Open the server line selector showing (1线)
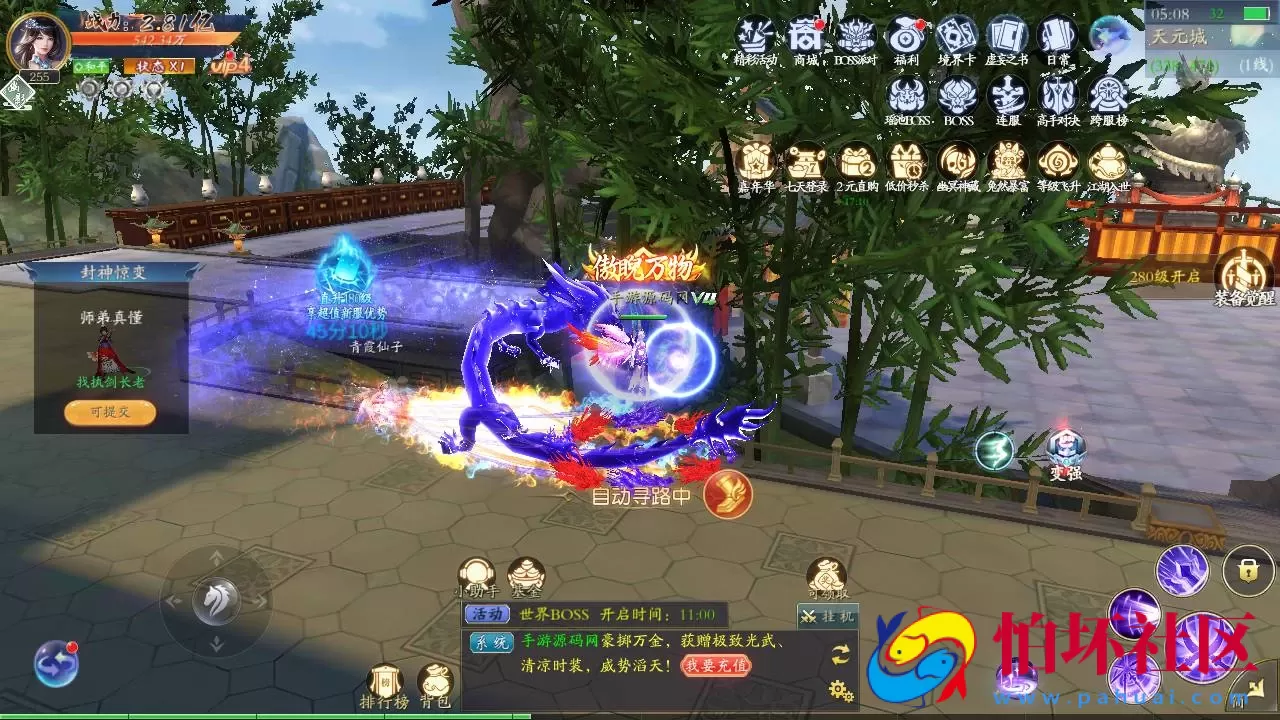 pyautogui.click(x=1254, y=66)
